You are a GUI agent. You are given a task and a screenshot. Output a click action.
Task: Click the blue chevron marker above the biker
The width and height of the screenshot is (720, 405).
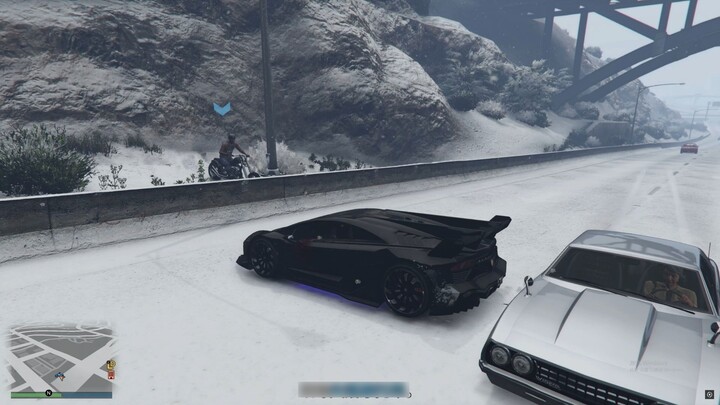tap(222, 108)
